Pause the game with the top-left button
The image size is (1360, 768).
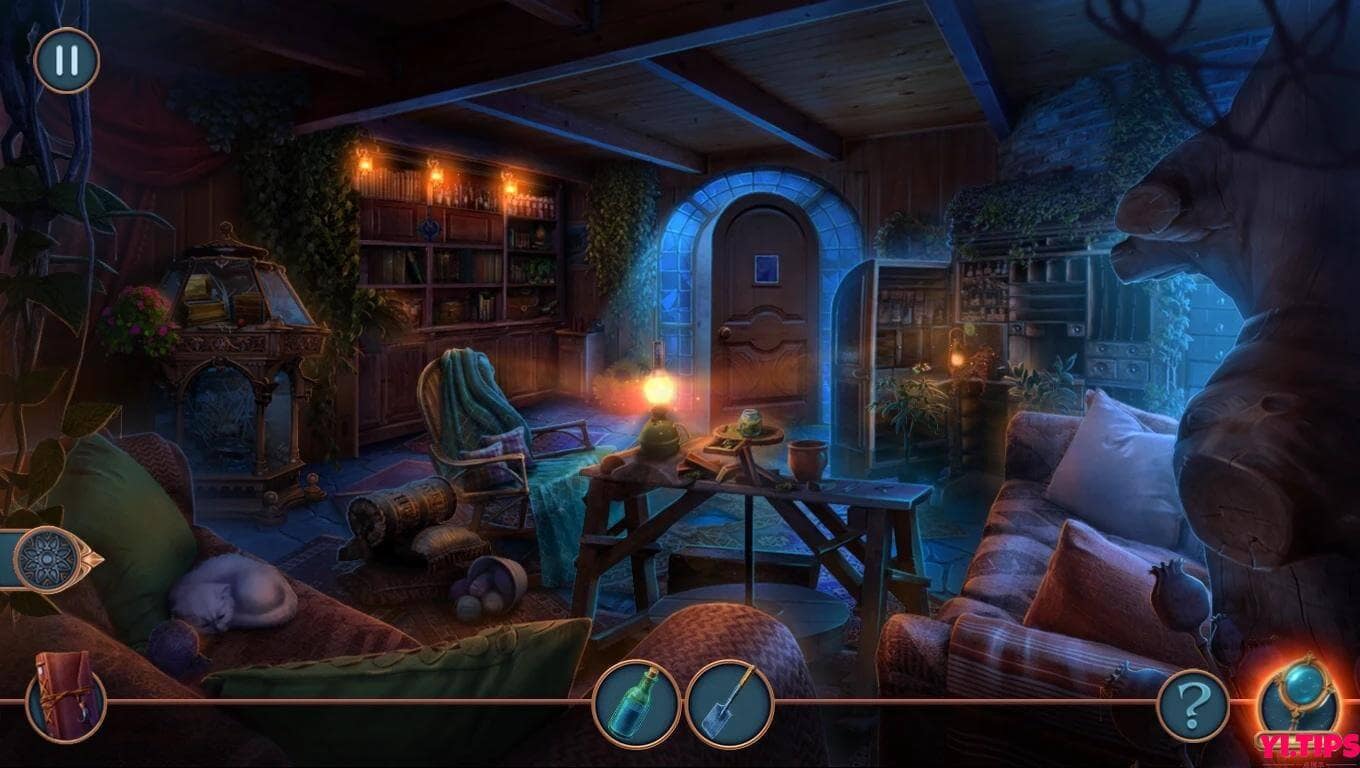[x=66, y=61]
